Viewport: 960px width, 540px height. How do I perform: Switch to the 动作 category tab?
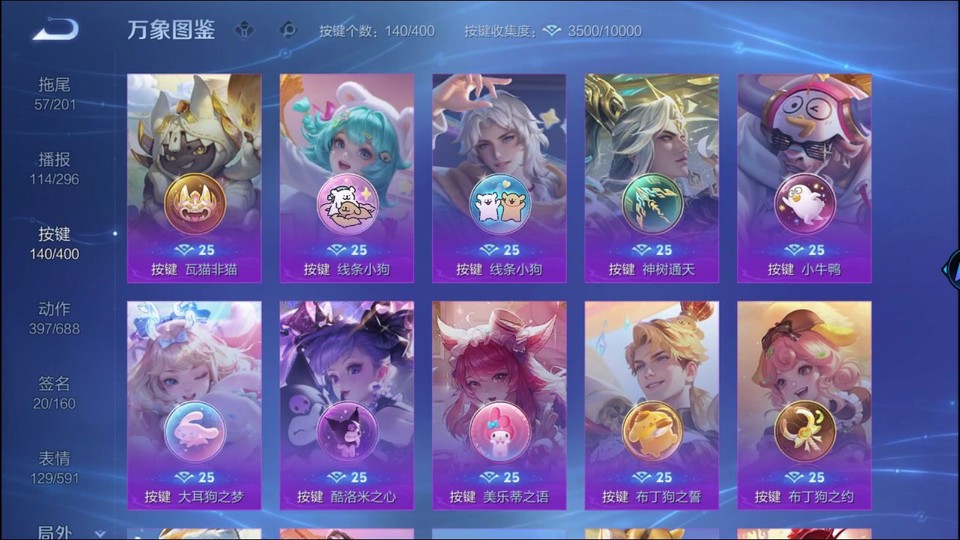click(55, 318)
